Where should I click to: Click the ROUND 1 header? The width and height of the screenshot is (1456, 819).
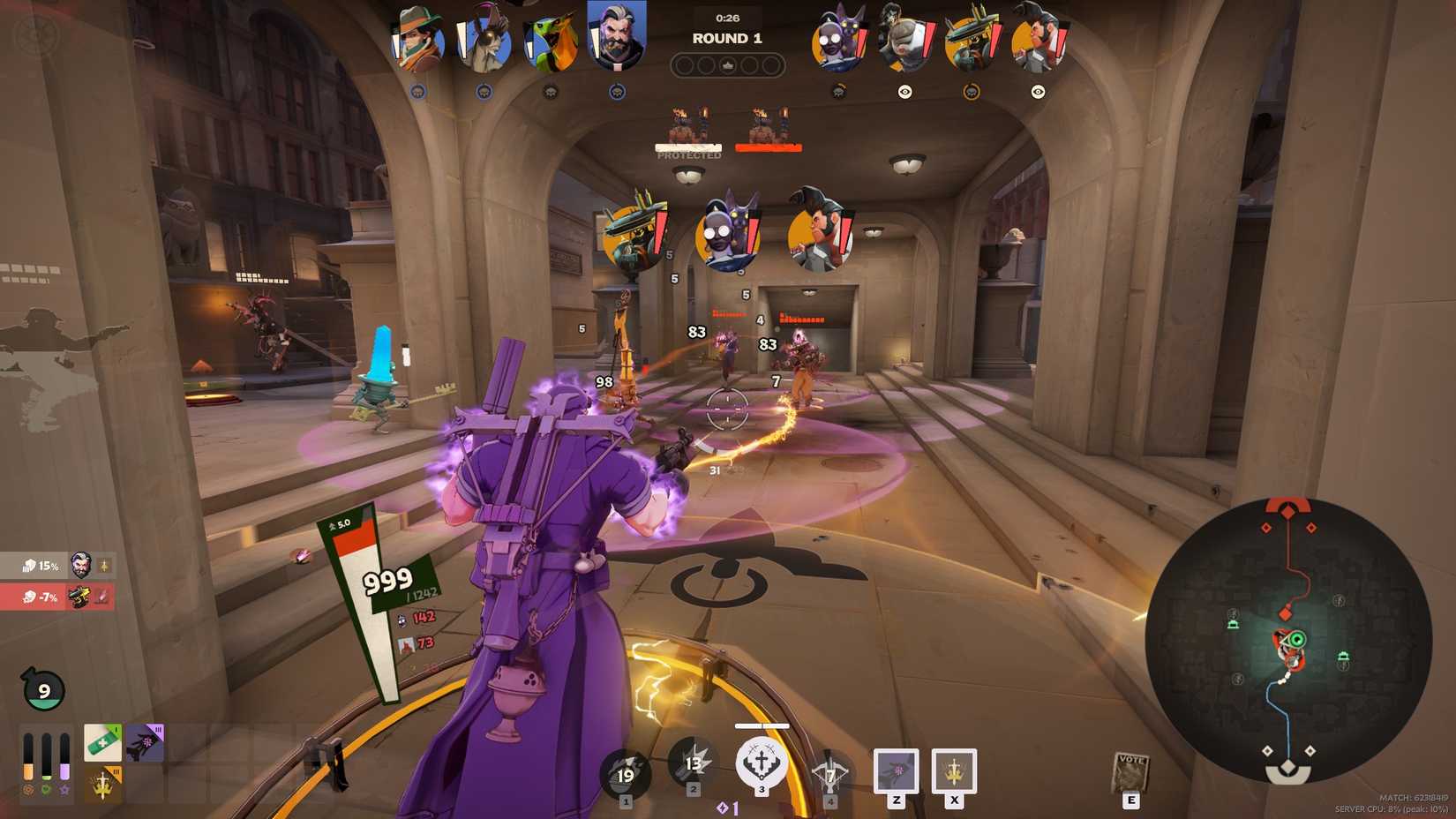point(727,38)
